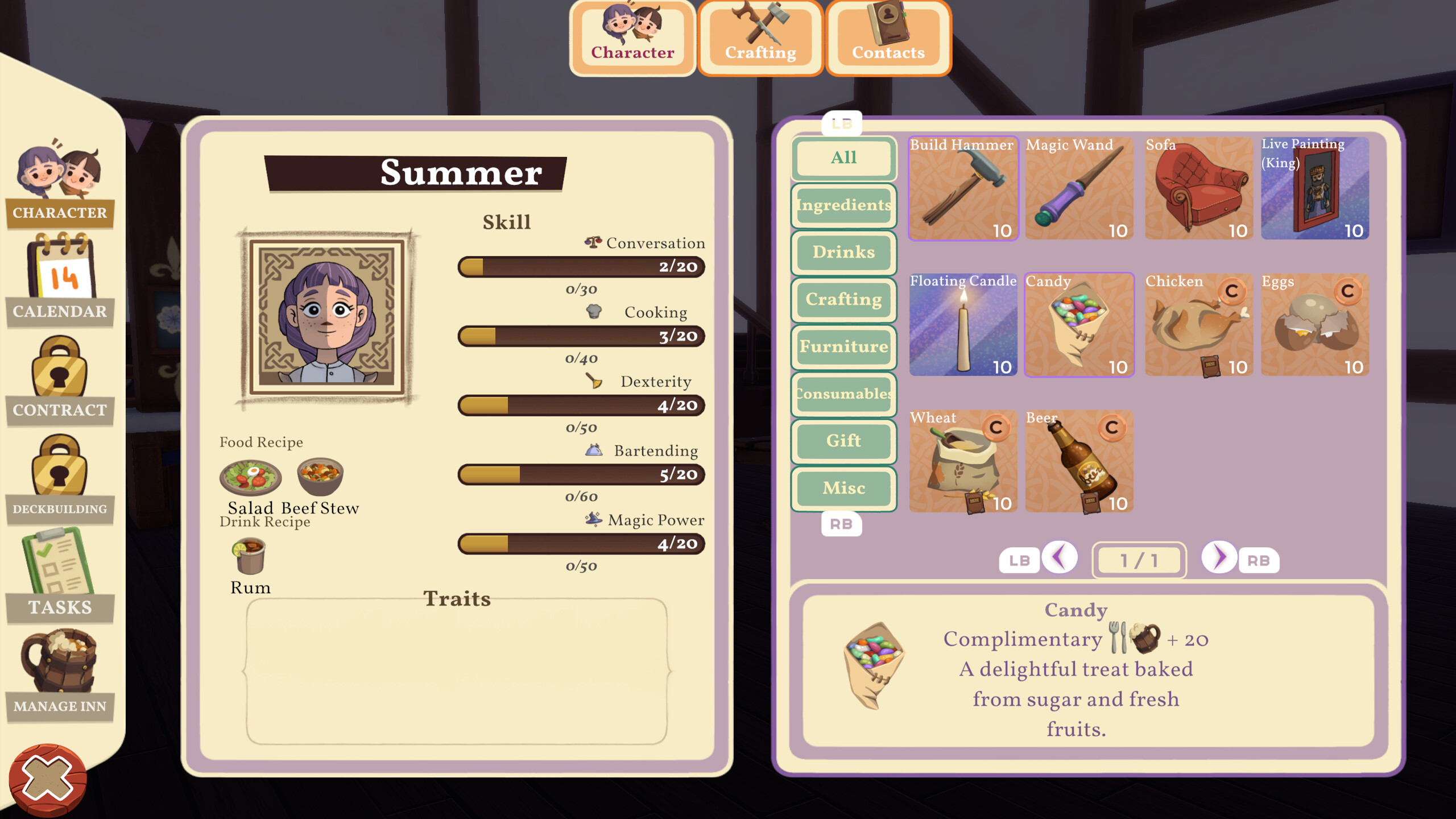Go back a page with the left arrow
This screenshot has width=1456, height=819.
click(1060, 560)
